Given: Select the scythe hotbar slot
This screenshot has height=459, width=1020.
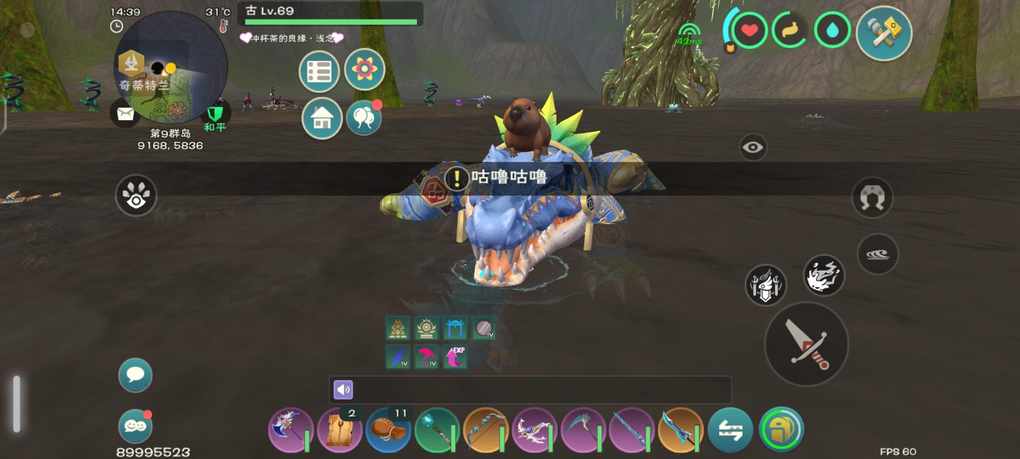Looking at the screenshot, I should [x=584, y=430].
